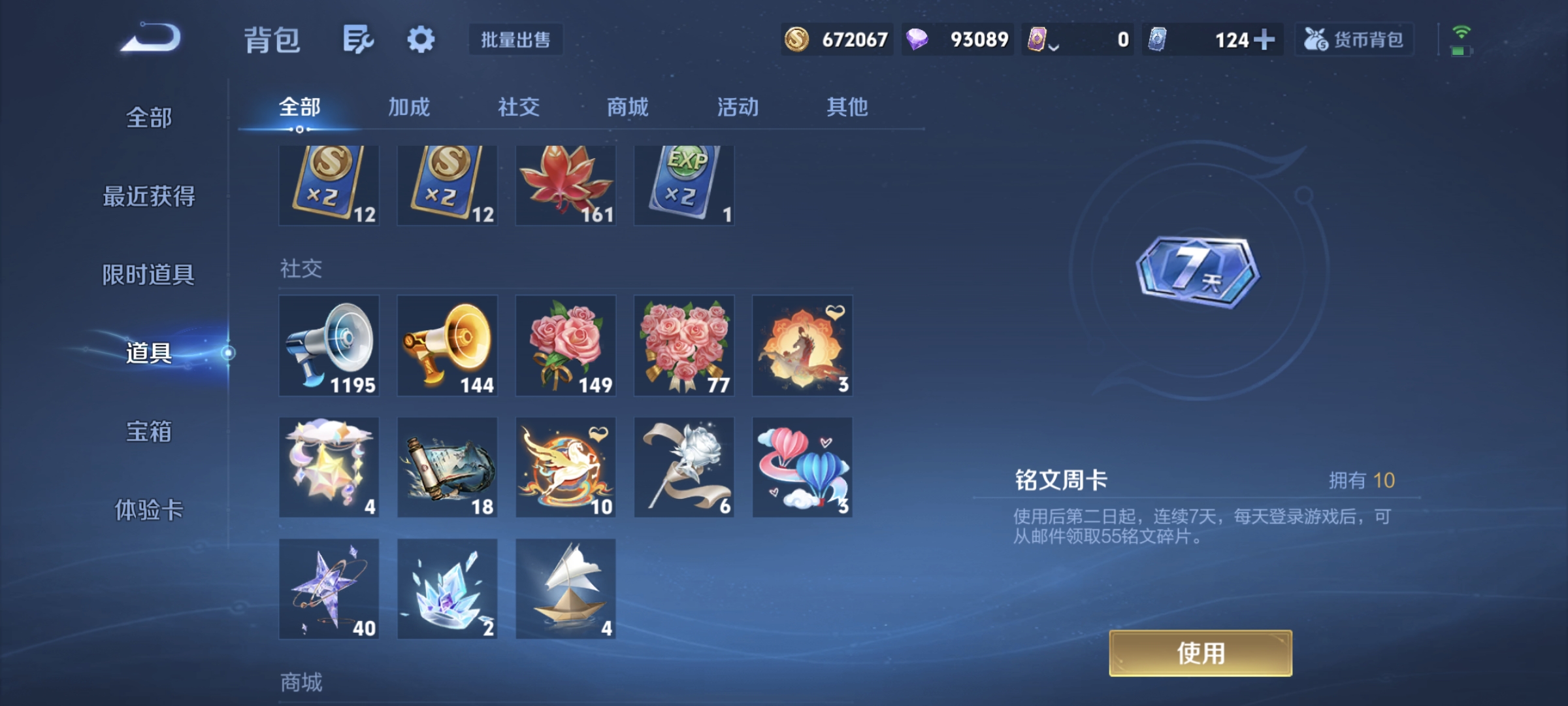Viewport: 1568px width, 706px height.
Task: Open the settings gear
Action: pyautogui.click(x=421, y=39)
